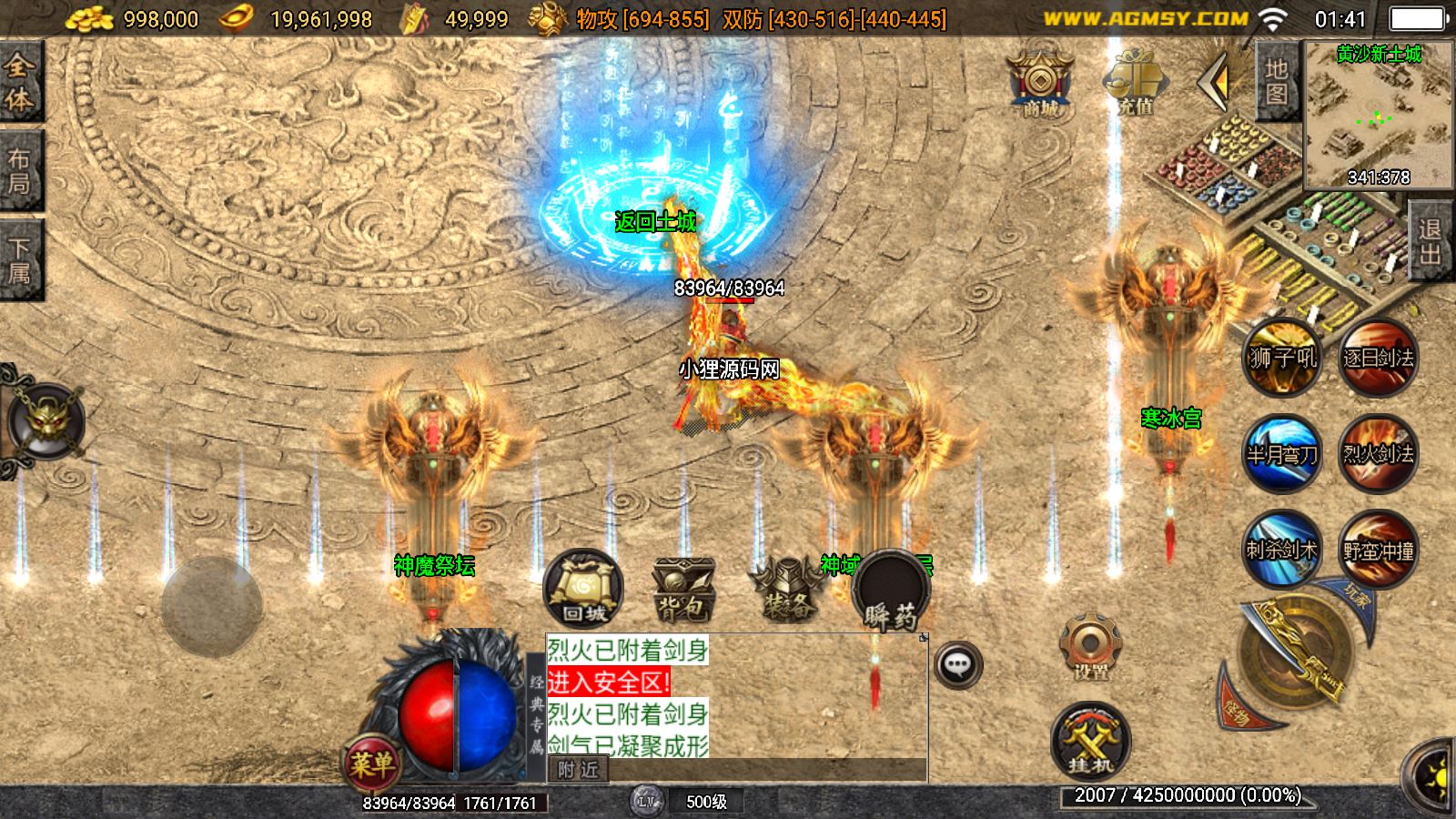Open the 商城 shop icon

pos(1040,84)
